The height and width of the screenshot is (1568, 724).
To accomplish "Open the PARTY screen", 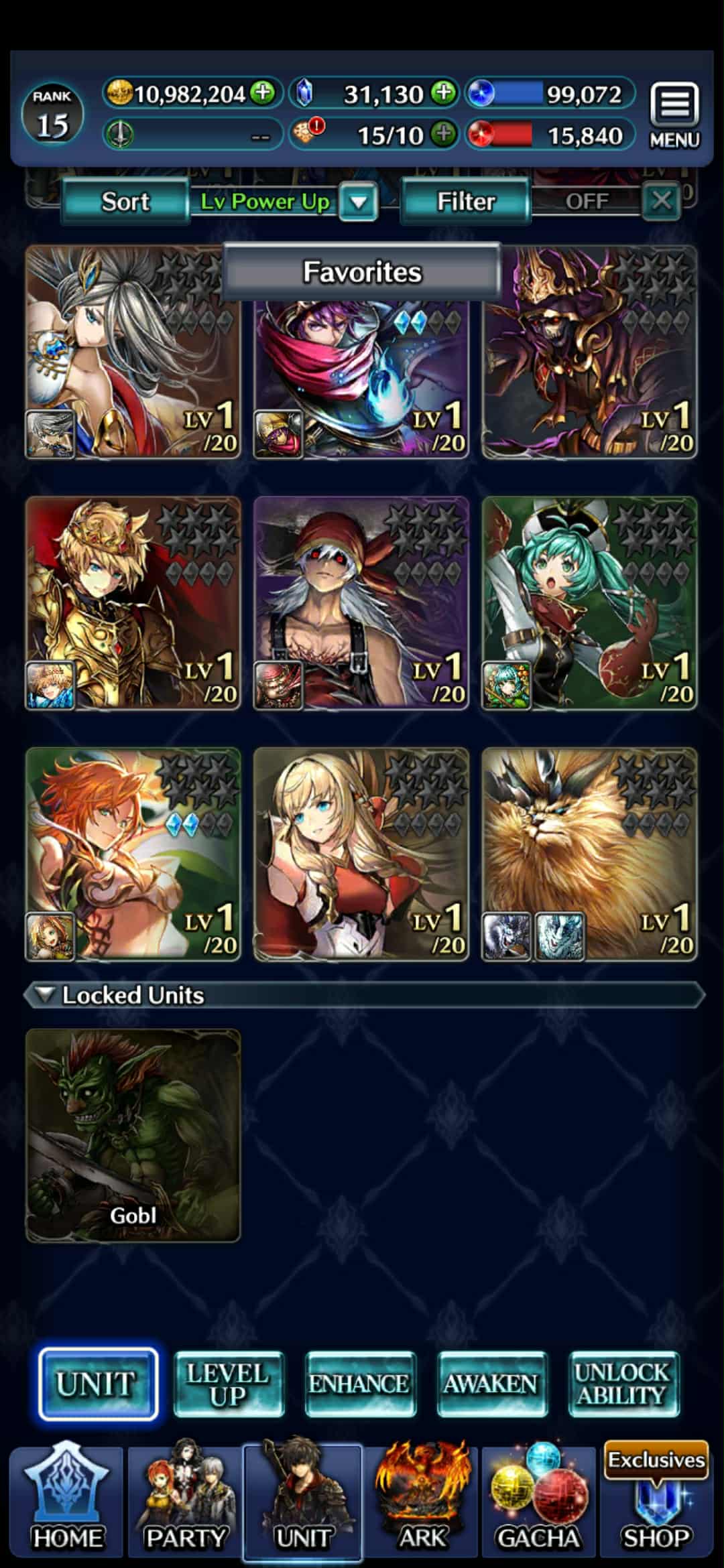I will tap(185, 1501).
